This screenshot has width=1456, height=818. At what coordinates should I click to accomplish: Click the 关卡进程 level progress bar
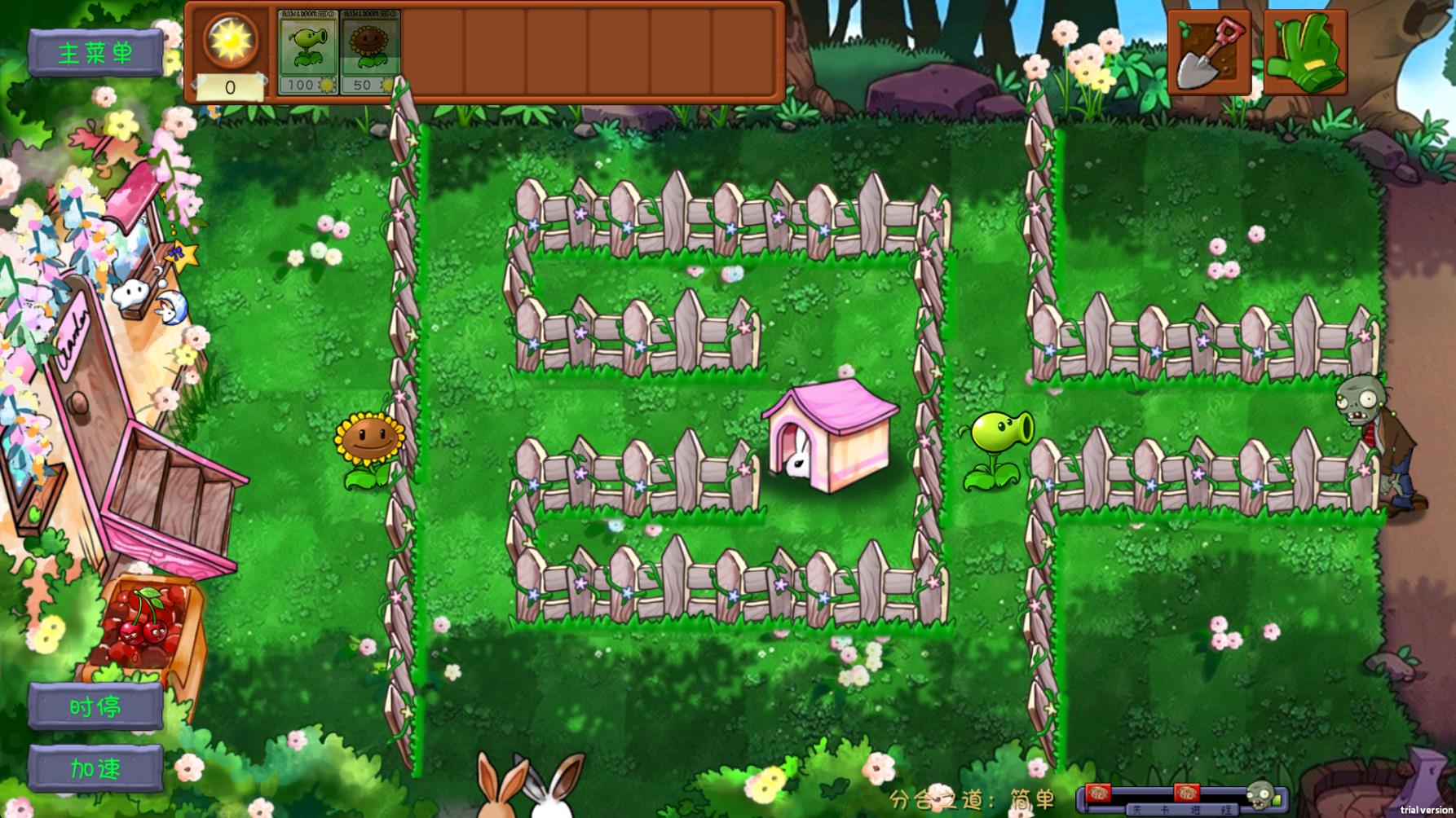click(x=1180, y=808)
